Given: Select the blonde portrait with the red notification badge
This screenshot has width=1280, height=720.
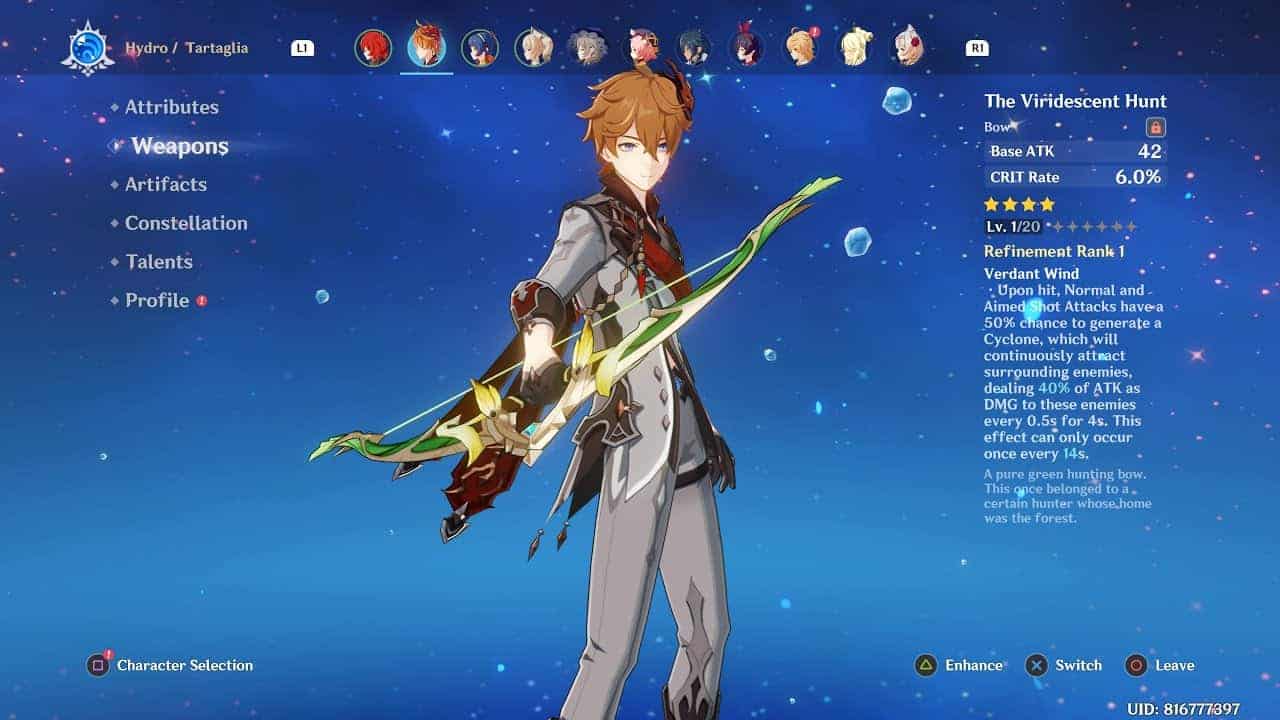Looking at the screenshot, I should (x=800, y=48).
